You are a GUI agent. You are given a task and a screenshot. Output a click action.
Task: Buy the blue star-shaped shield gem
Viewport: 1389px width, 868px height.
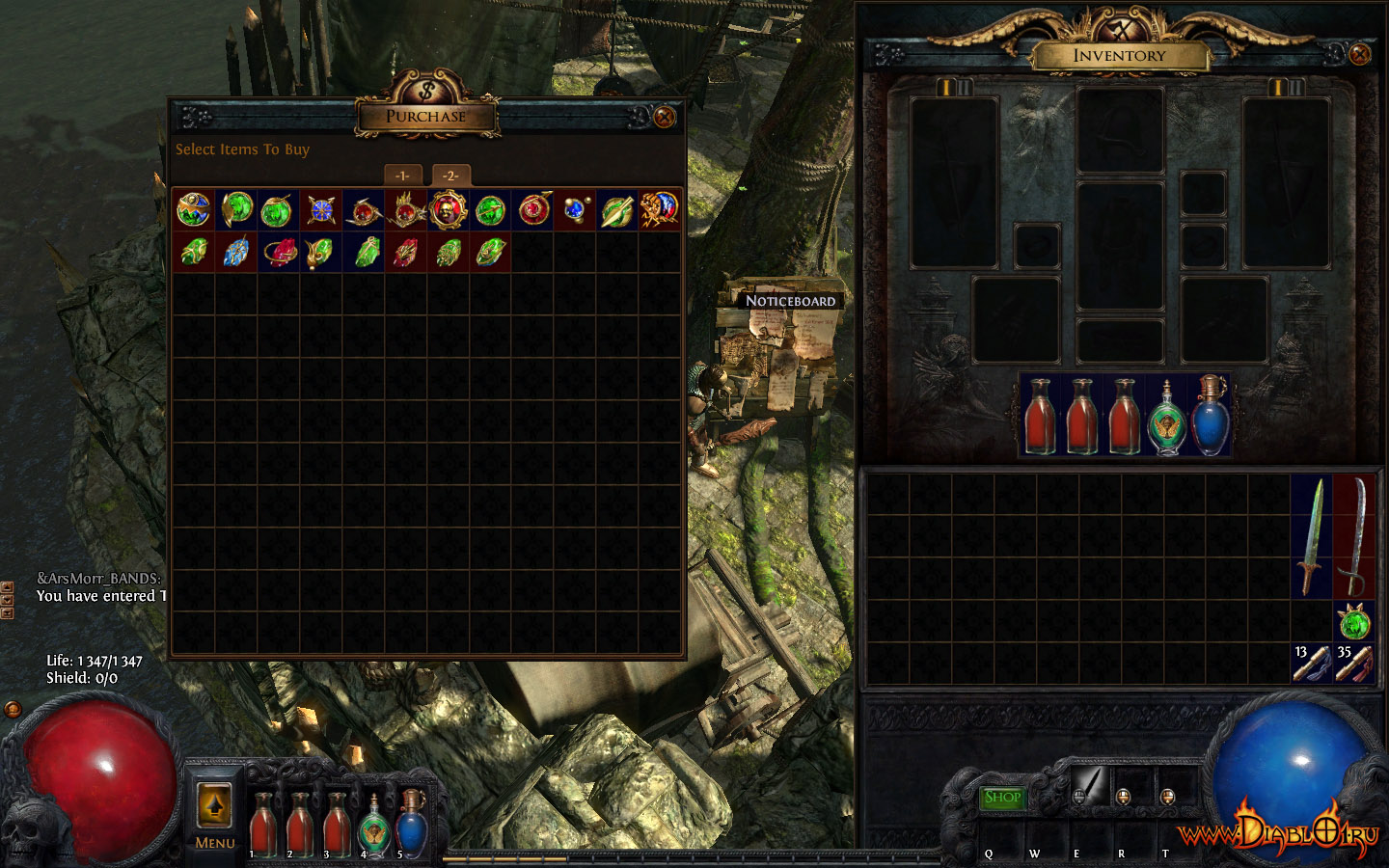(321, 209)
